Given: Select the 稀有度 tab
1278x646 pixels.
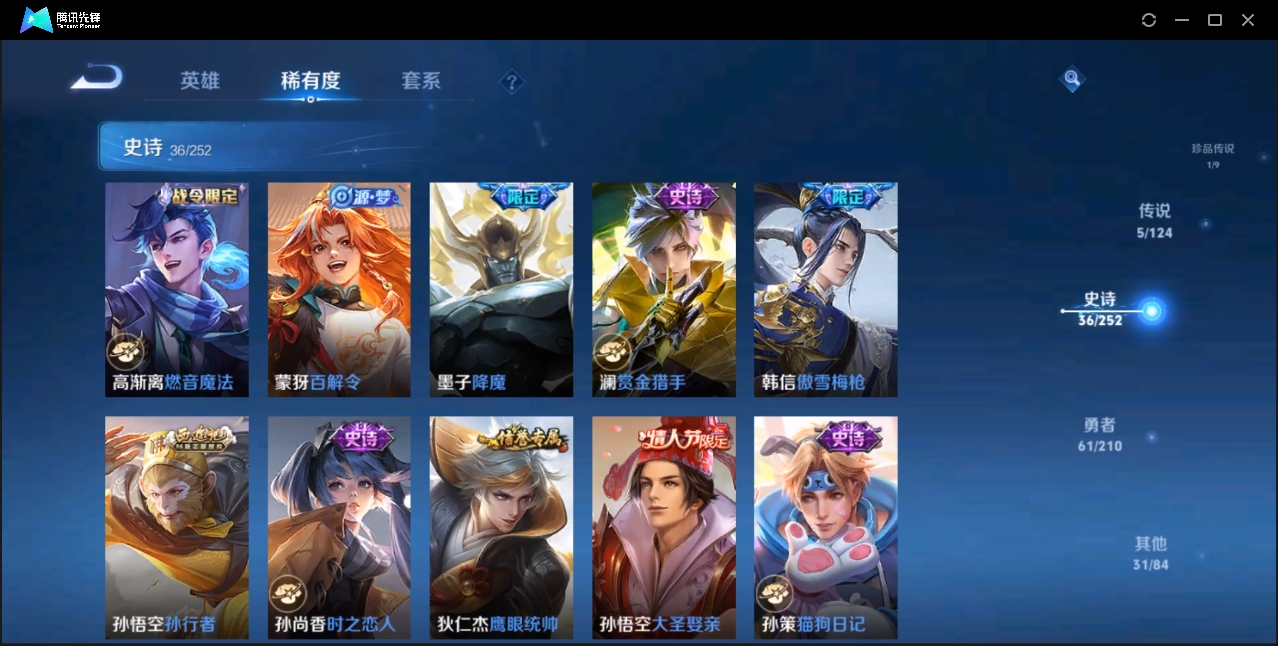Looking at the screenshot, I should (310, 81).
